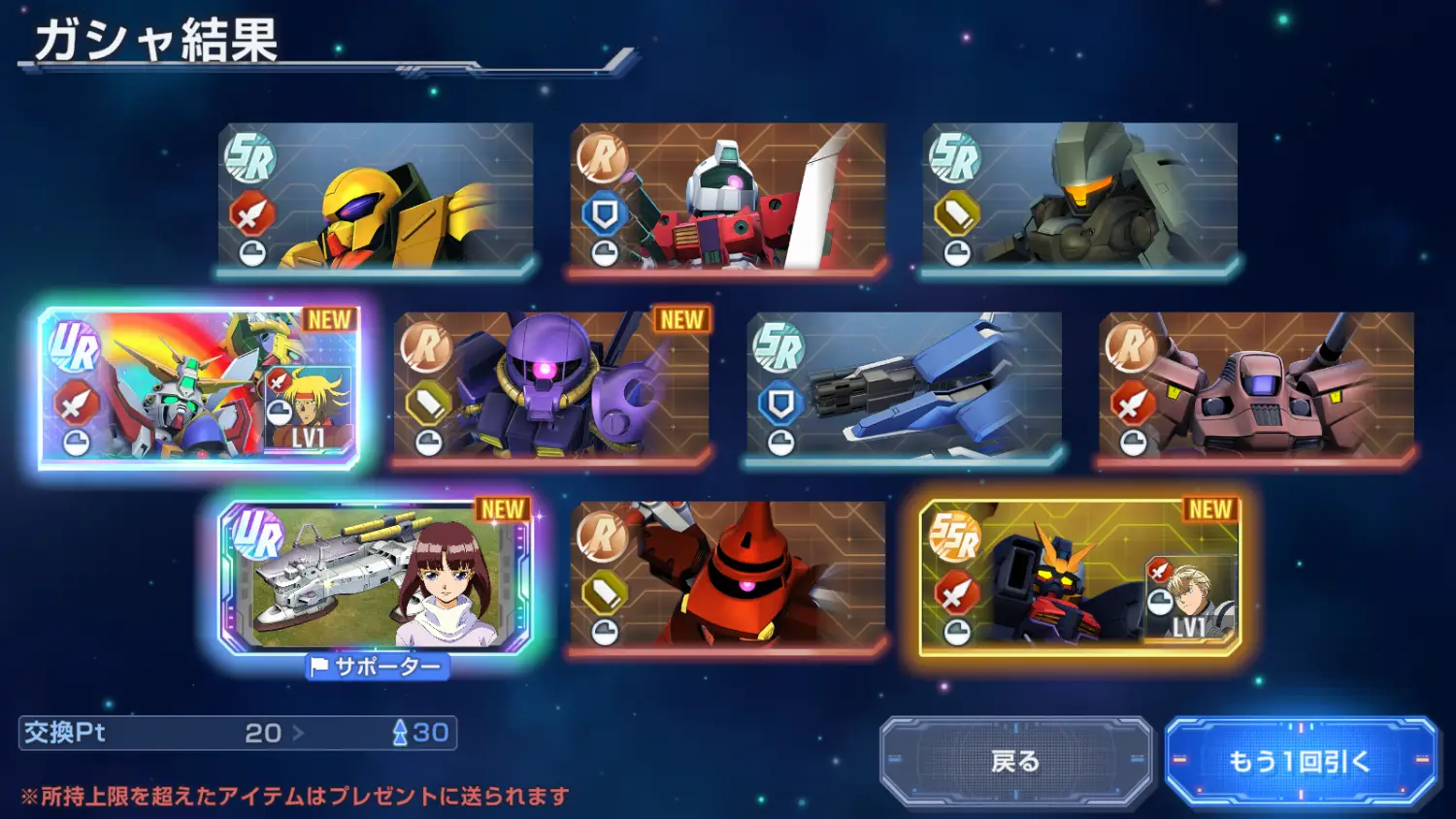View the UR supporter card with battleship
The image size is (1456, 819).
click(376, 576)
